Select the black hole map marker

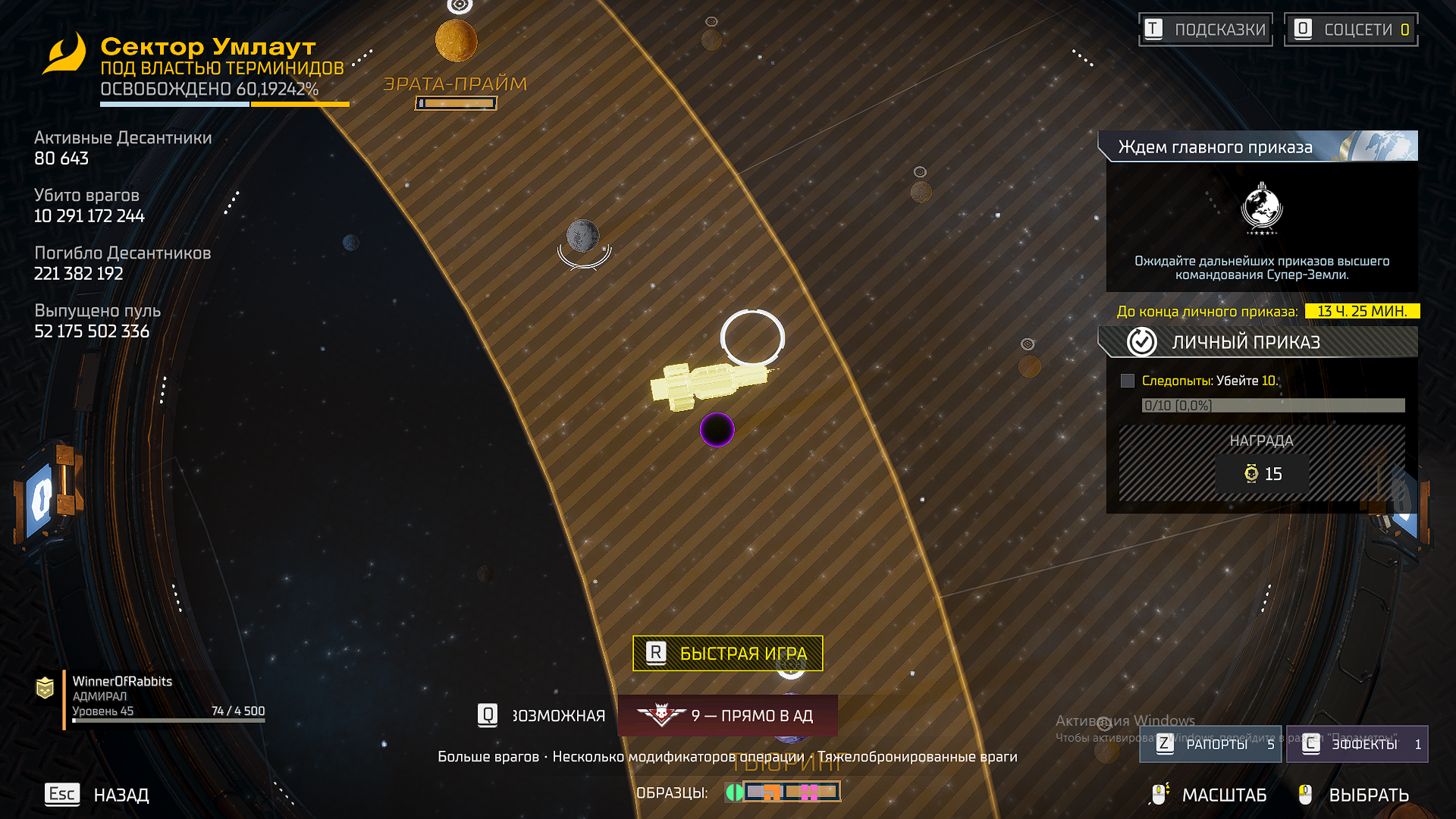click(717, 430)
